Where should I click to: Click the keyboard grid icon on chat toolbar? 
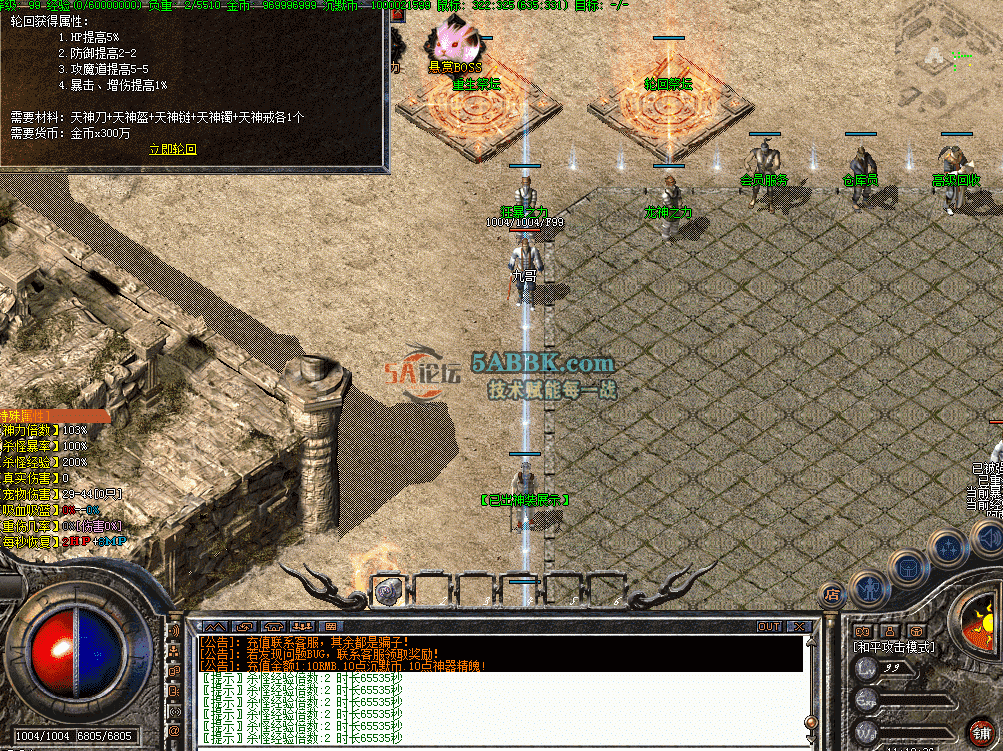click(x=332, y=627)
